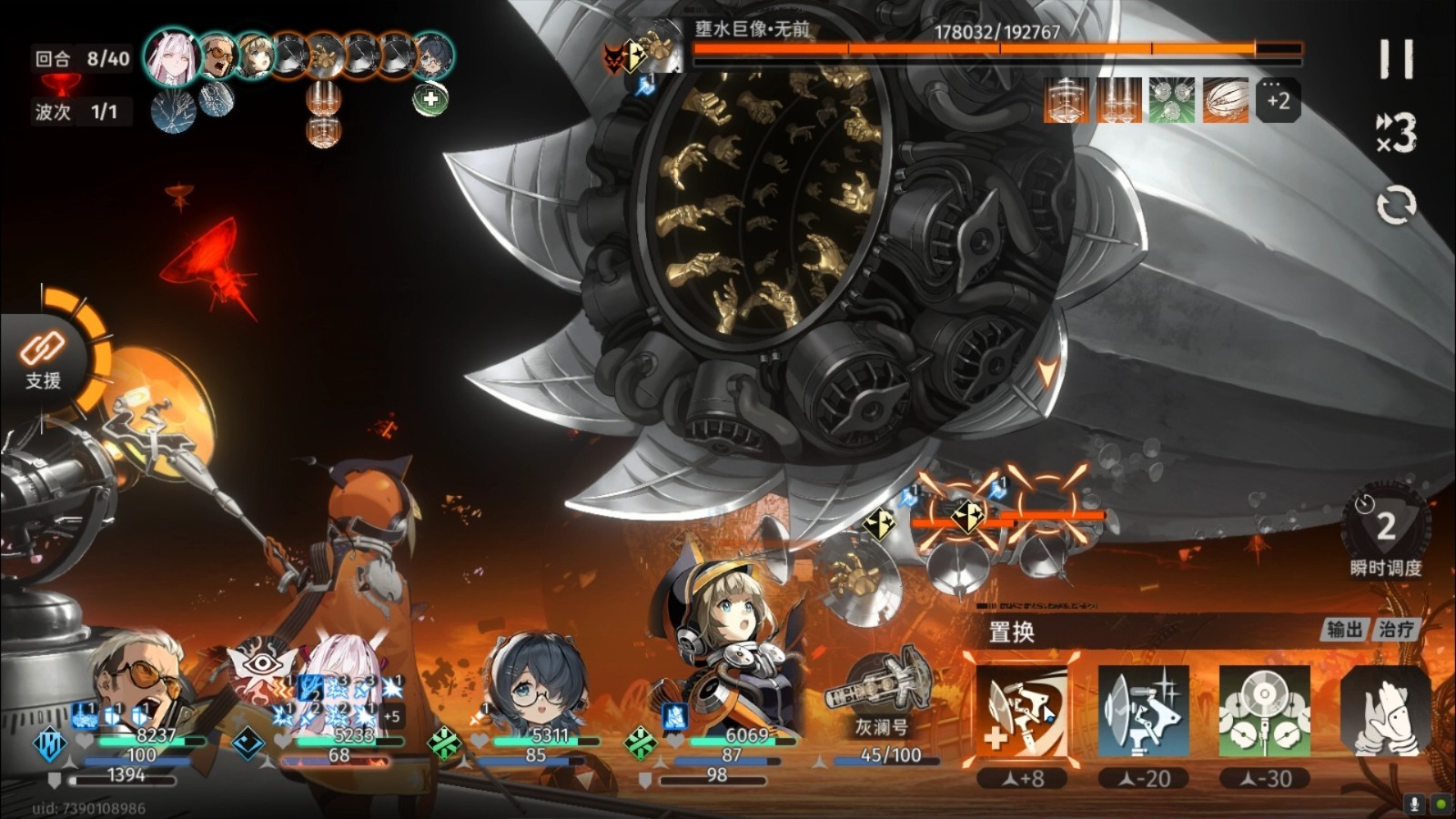Viewport: 1456px width, 819px height.
Task: Show the boss's +2 additional status effects
Action: (x=1278, y=100)
